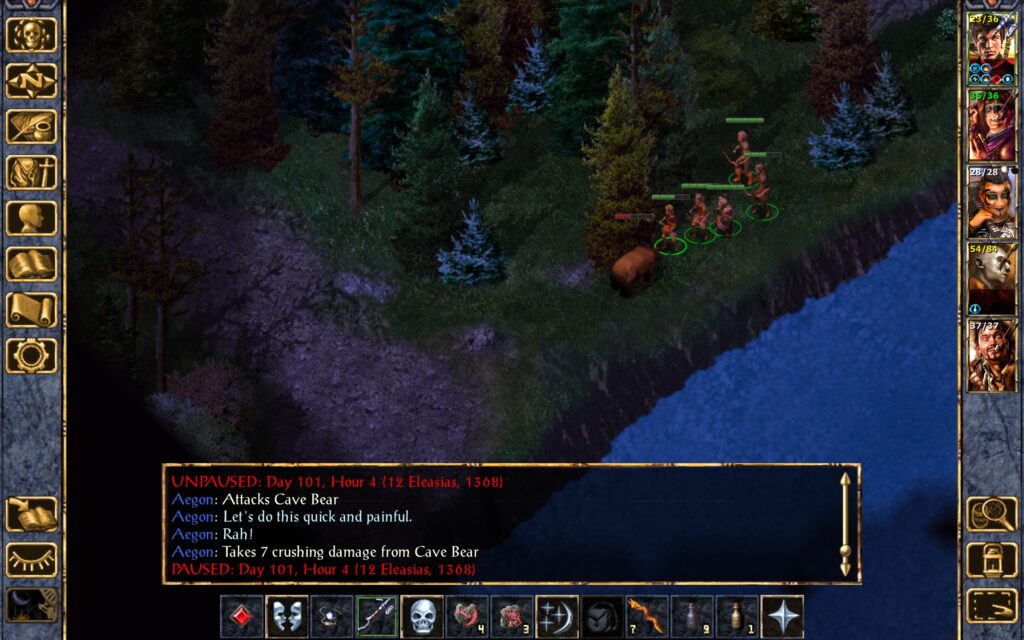Use the theater masks ability
The image size is (1024, 640).
click(x=286, y=617)
